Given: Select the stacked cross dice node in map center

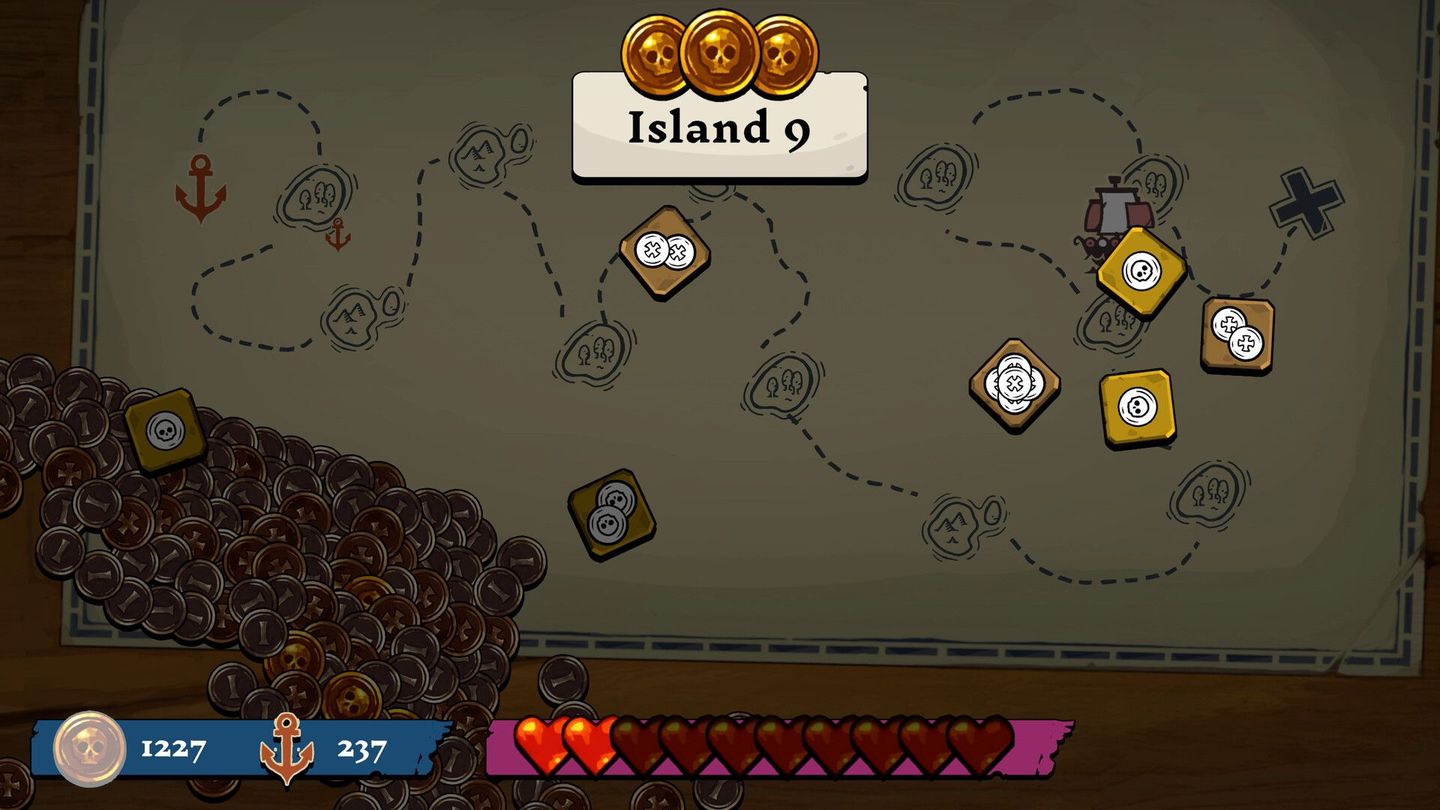Looking at the screenshot, I should click(1013, 382).
